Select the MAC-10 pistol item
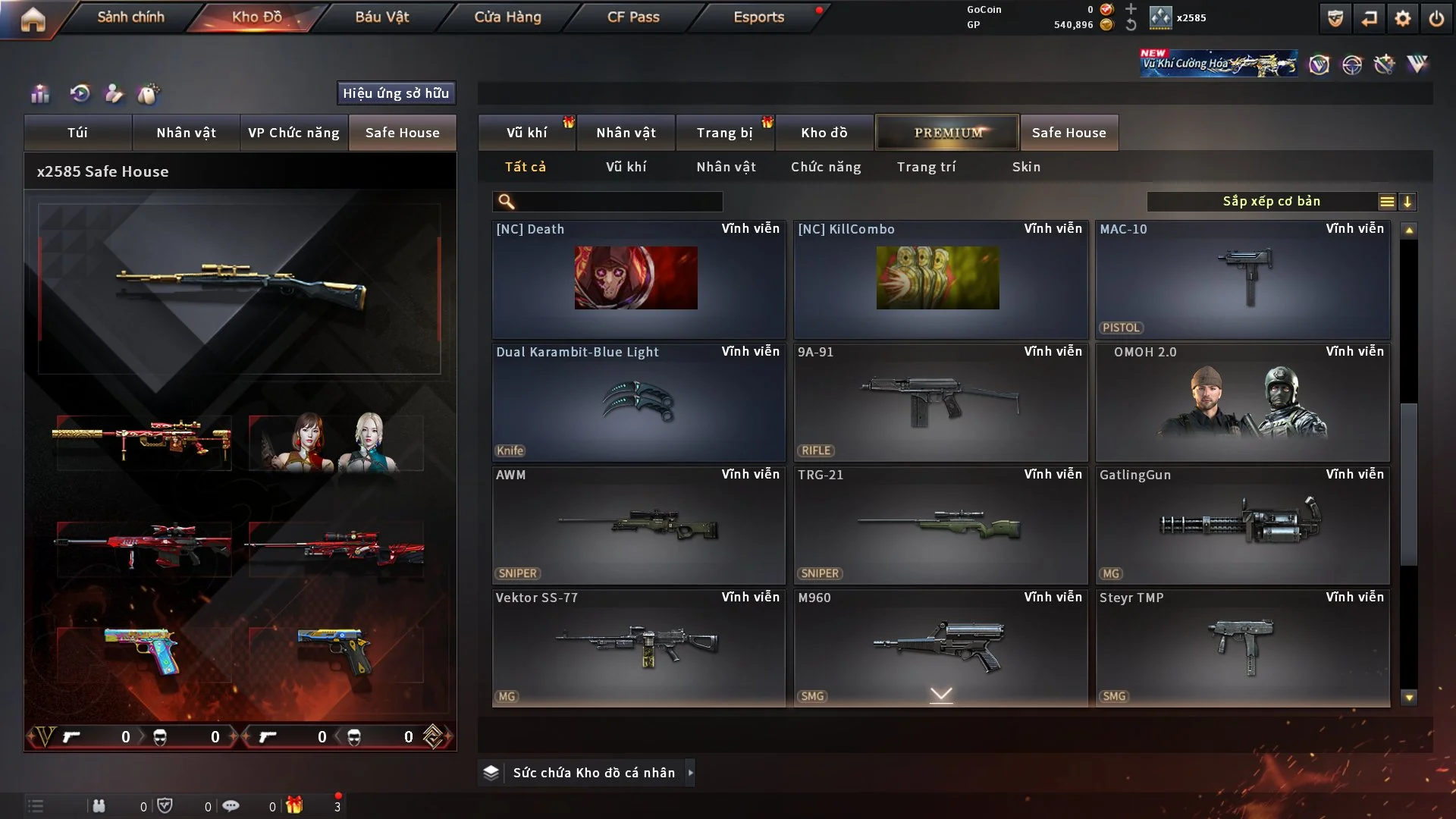Image resolution: width=1456 pixels, height=819 pixels. tap(1242, 279)
